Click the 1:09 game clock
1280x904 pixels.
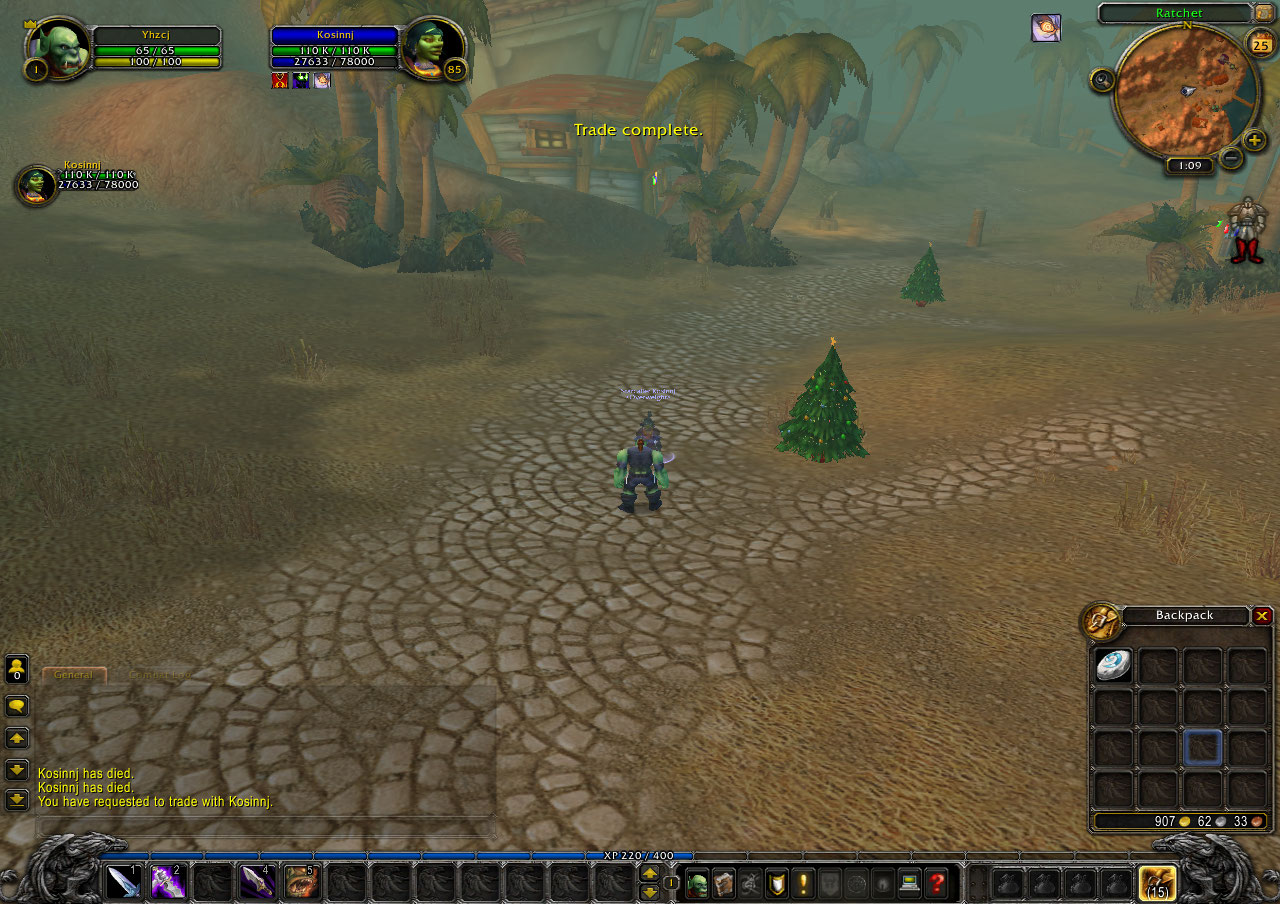coord(1189,166)
